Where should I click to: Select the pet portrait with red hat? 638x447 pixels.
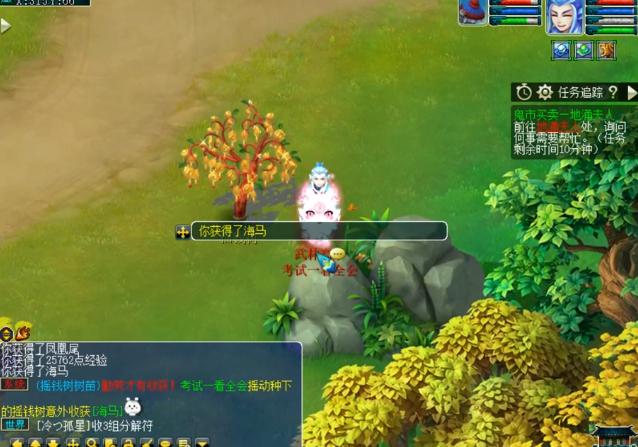pos(474,12)
